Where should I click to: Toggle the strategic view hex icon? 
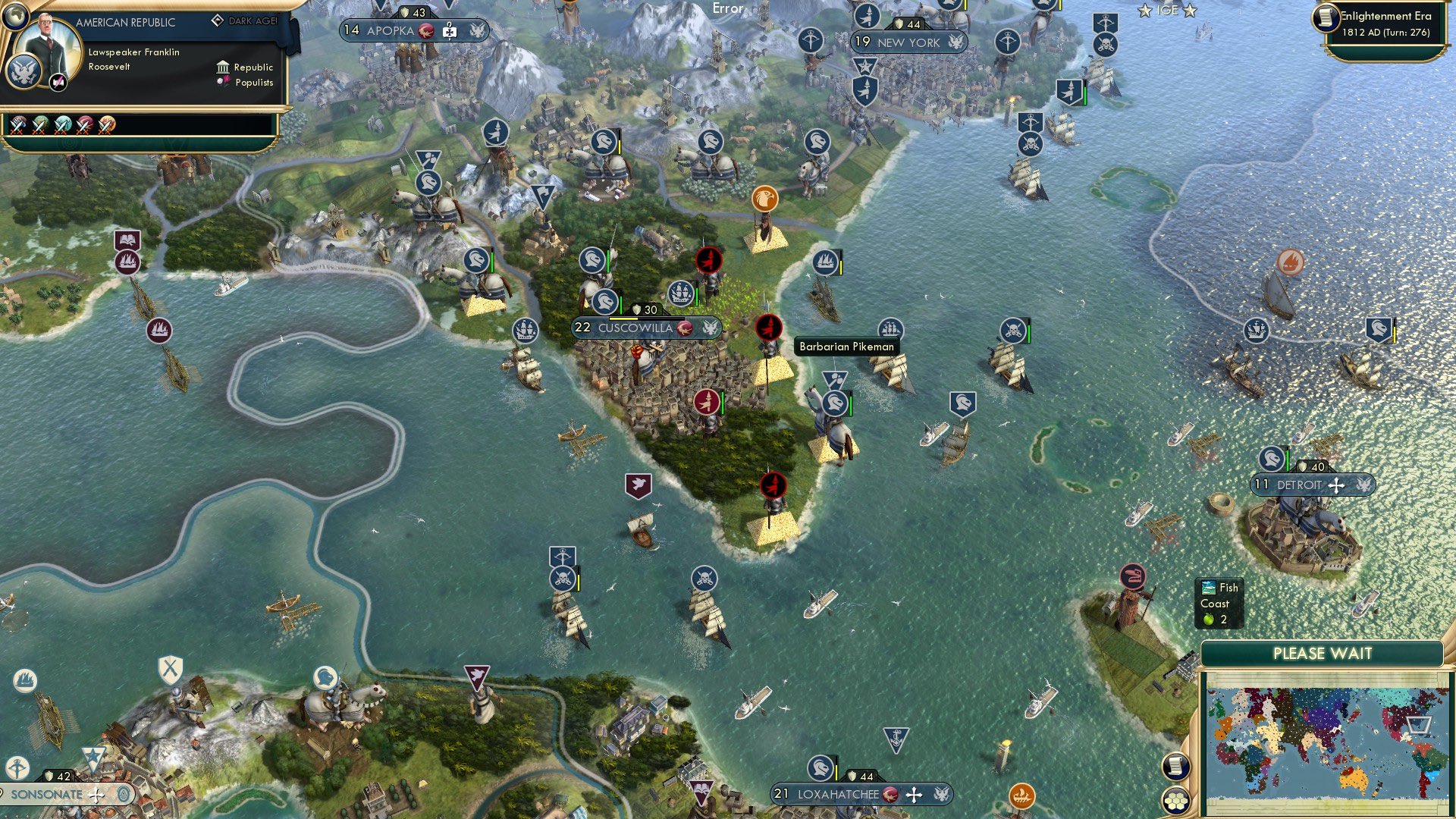click(1178, 801)
